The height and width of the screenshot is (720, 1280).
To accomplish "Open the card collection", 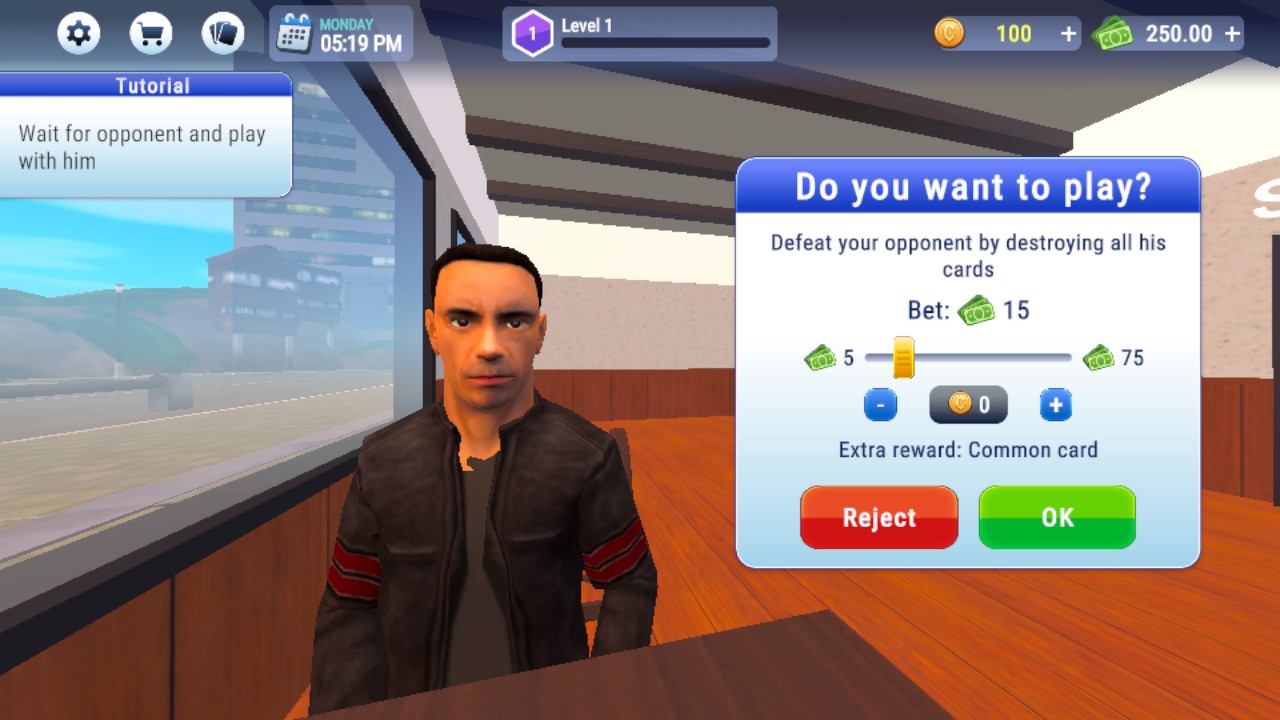I will (x=223, y=34).
